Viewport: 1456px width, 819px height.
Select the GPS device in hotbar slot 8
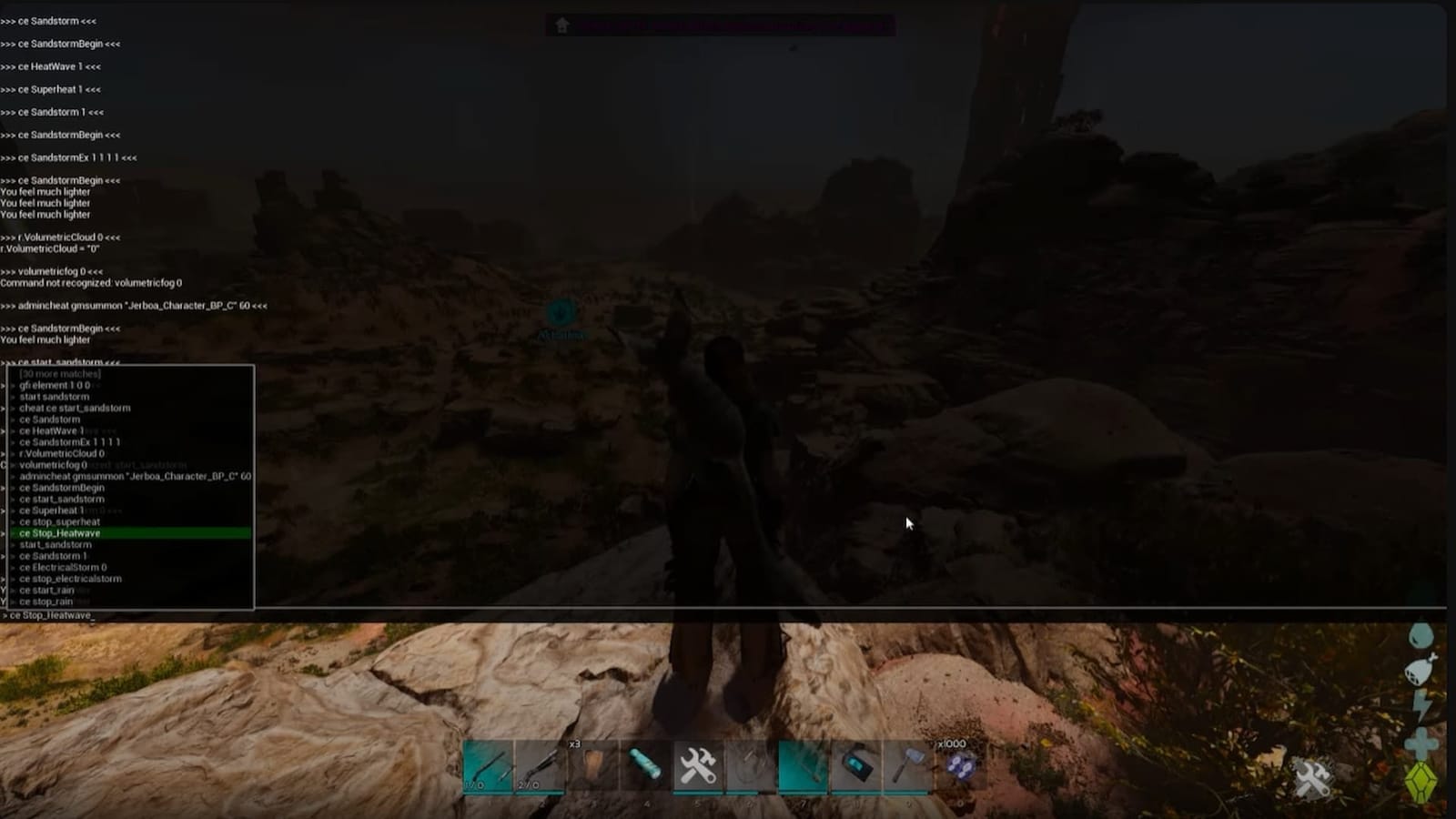[x=853, y=767]
